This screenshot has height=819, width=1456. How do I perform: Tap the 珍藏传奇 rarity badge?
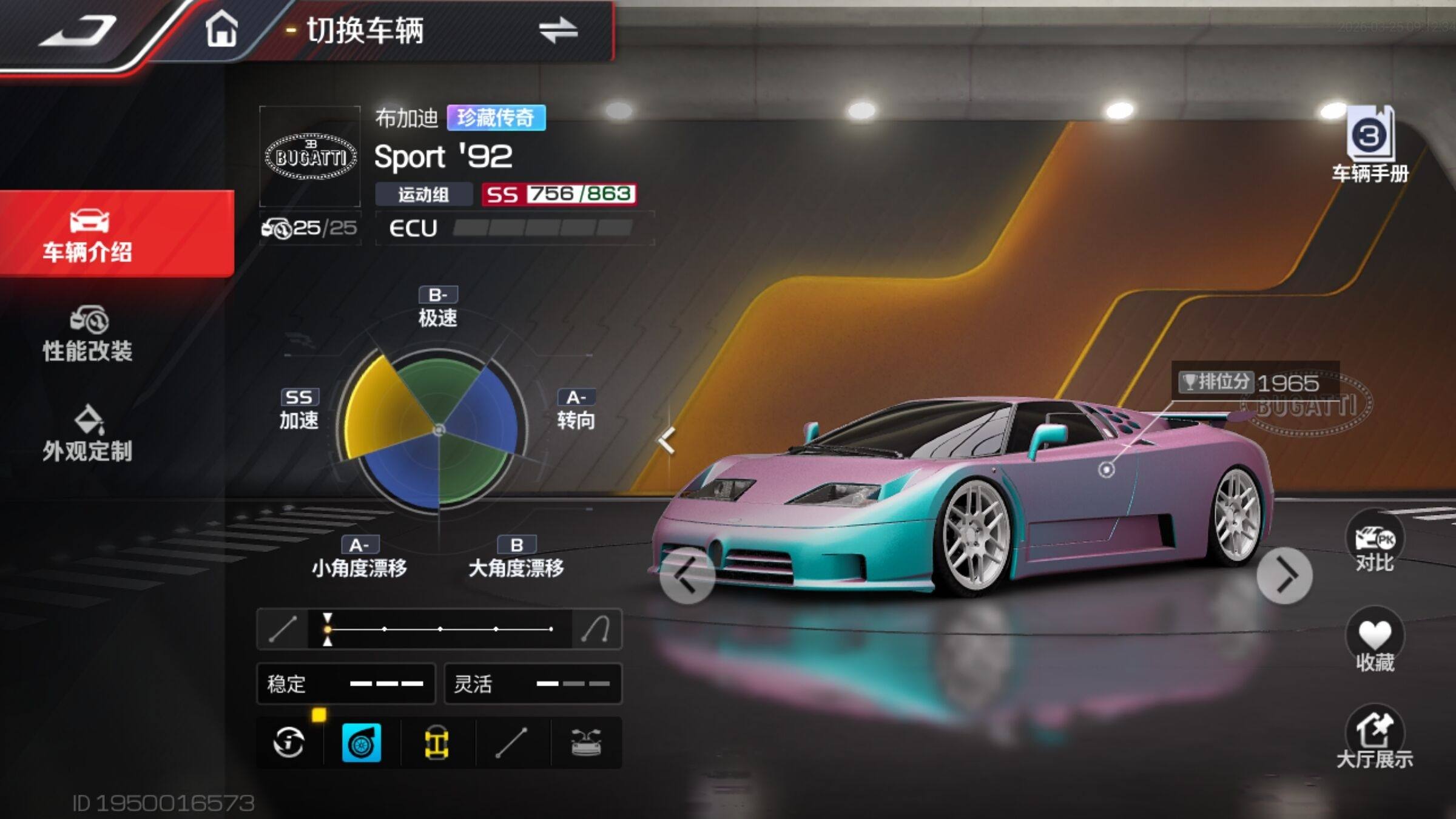(496, 118)
